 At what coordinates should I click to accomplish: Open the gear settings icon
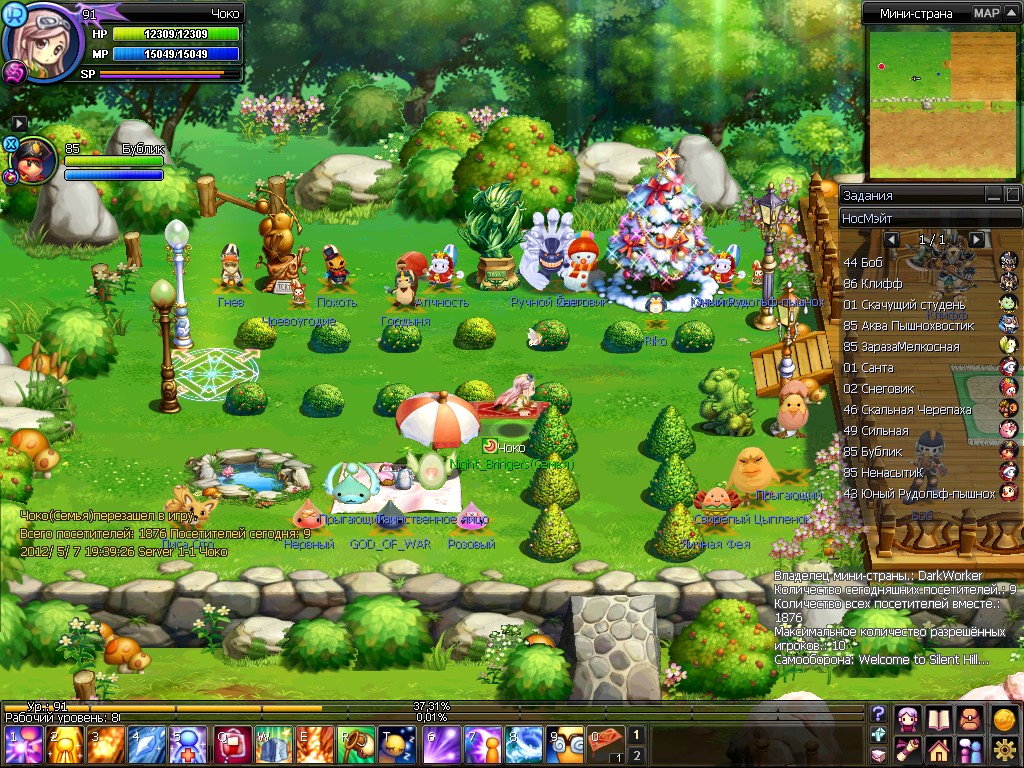1005,748
